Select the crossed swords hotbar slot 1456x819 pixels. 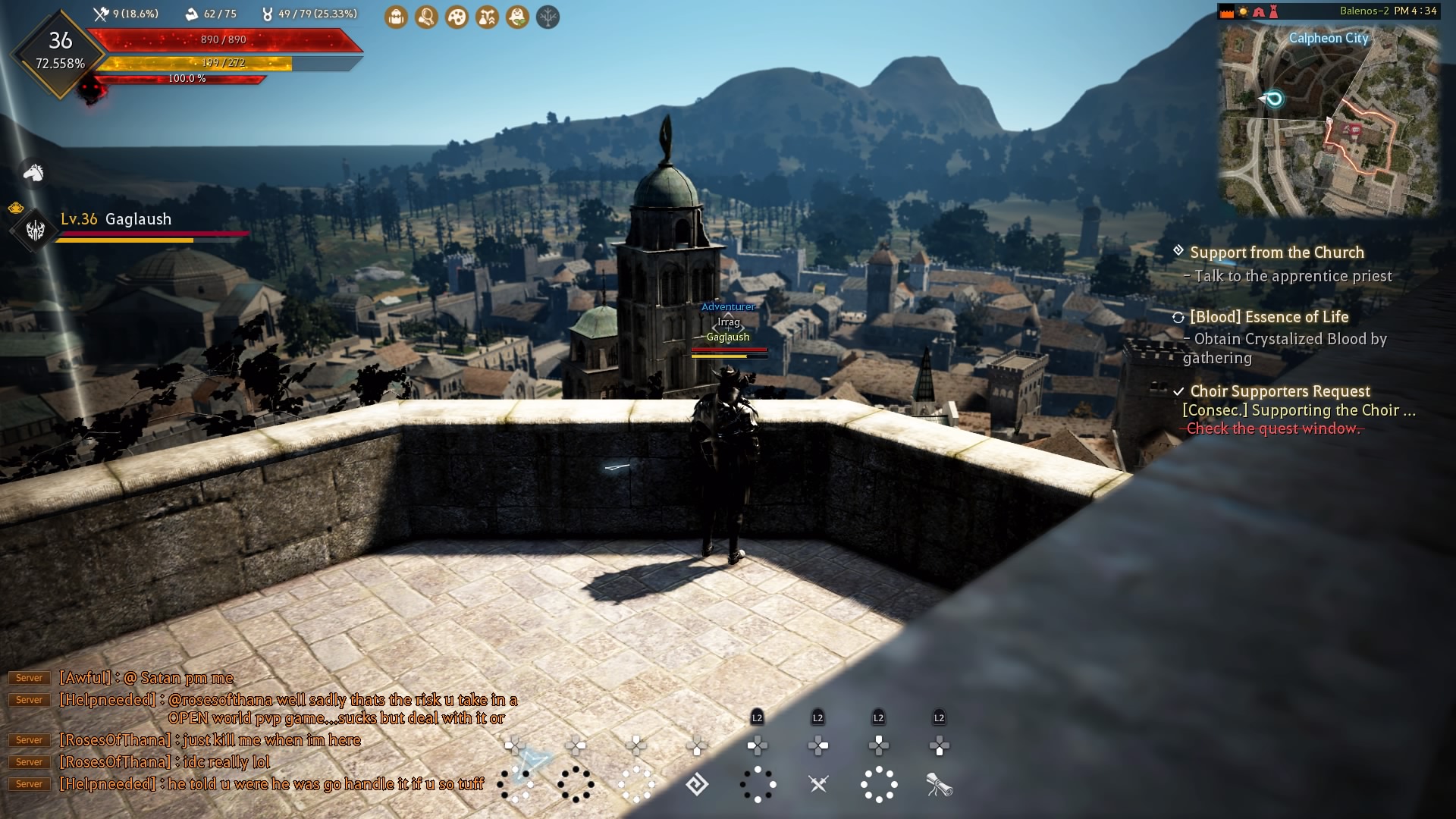point(817,785)
